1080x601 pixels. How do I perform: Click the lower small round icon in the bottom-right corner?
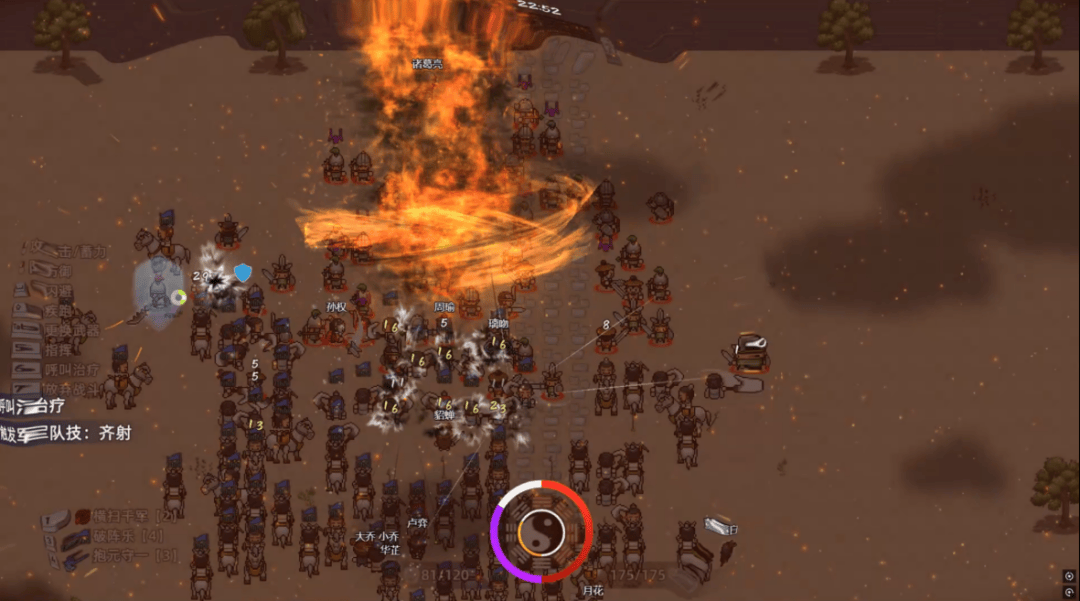point(1069,591)
